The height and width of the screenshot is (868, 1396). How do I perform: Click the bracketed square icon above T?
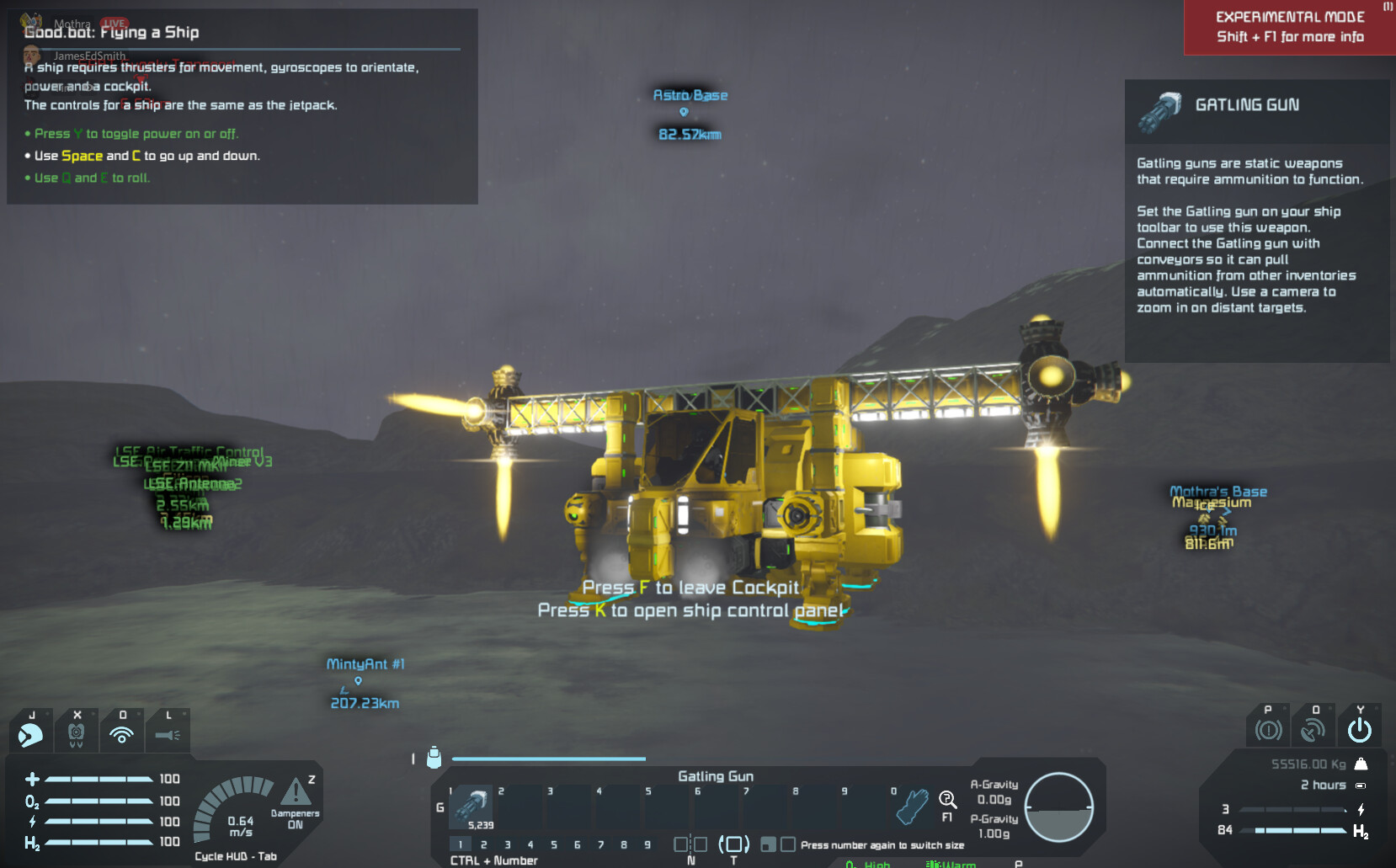coord(733,844)
